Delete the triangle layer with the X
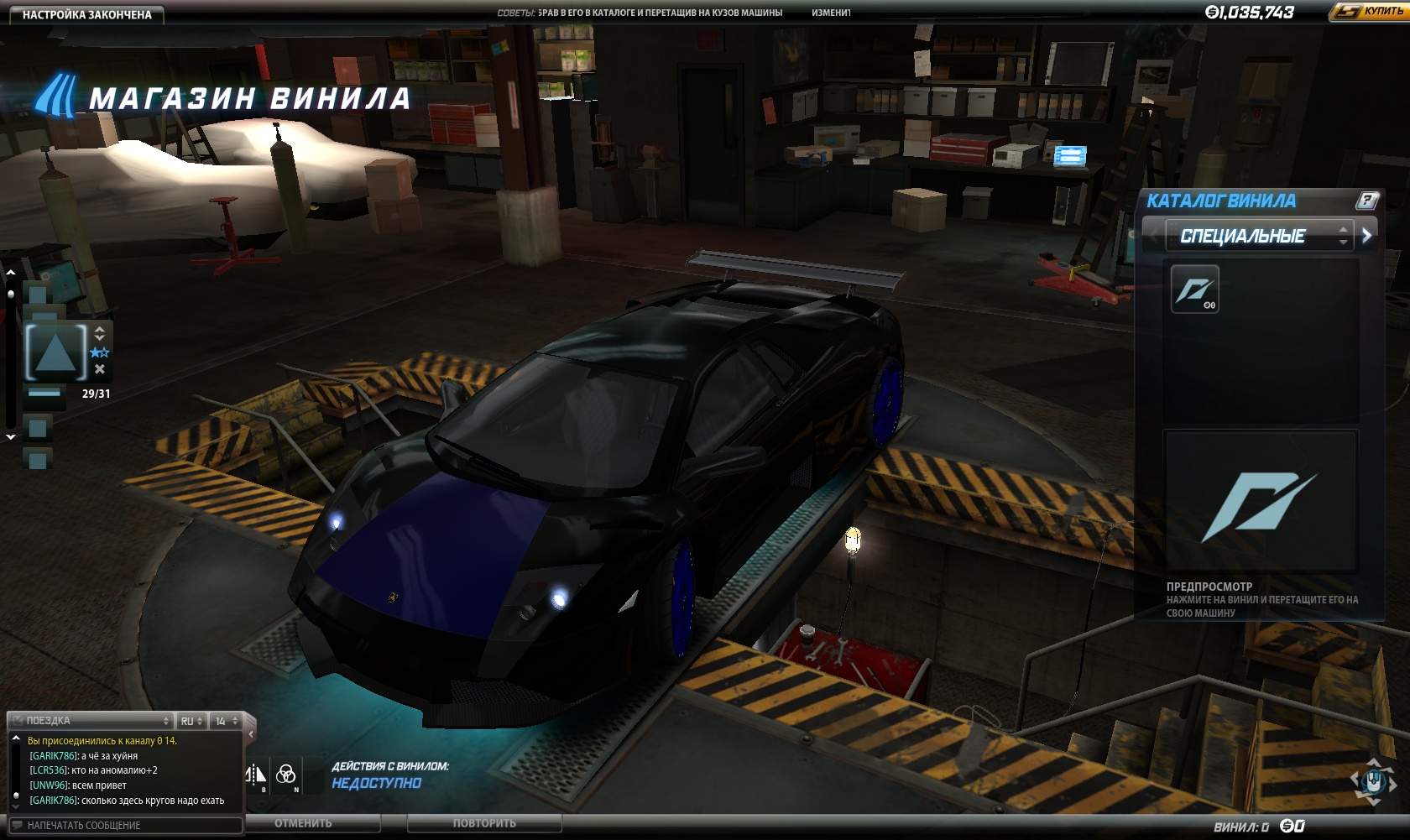 [x=100, y=369]
